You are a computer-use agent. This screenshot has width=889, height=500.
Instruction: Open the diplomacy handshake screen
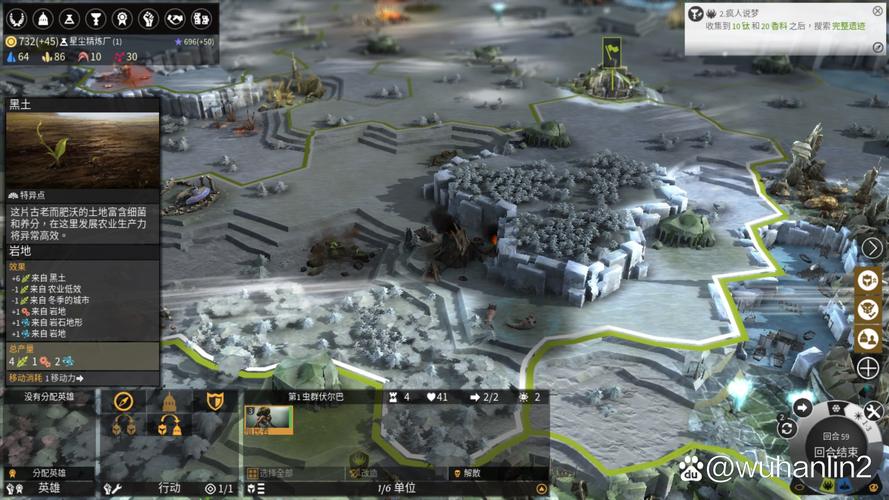tap(175, 18)
